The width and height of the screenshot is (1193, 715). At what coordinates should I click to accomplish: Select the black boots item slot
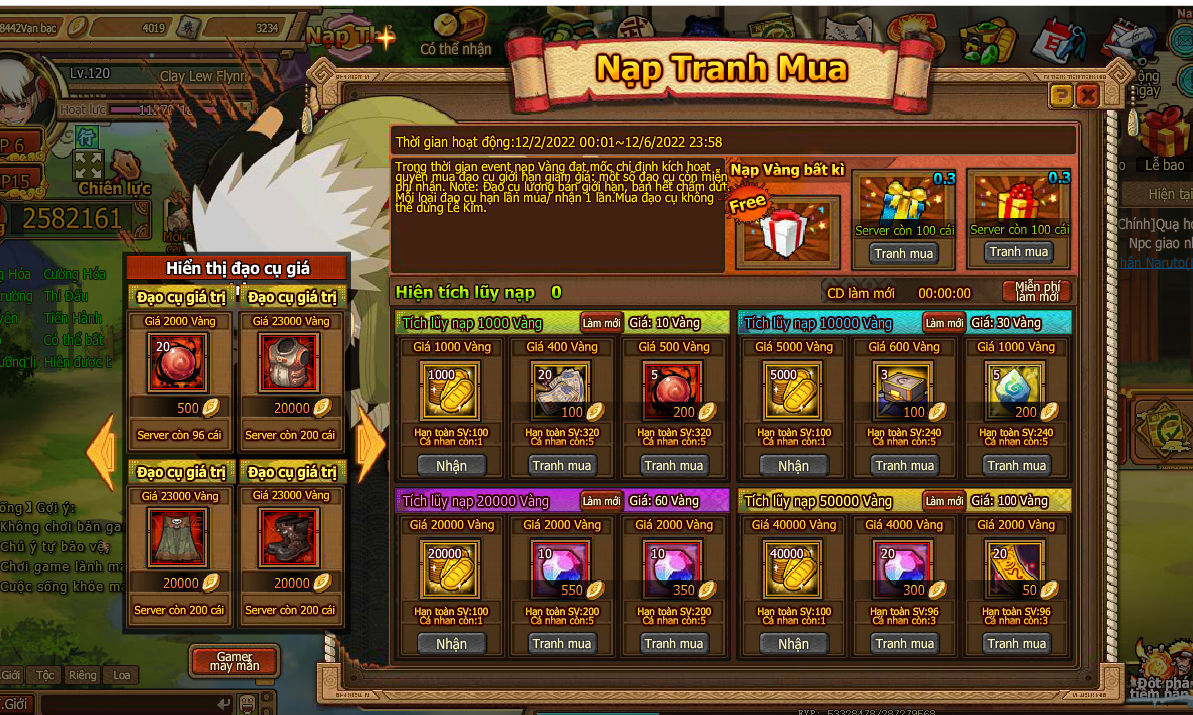click(291, 537)
